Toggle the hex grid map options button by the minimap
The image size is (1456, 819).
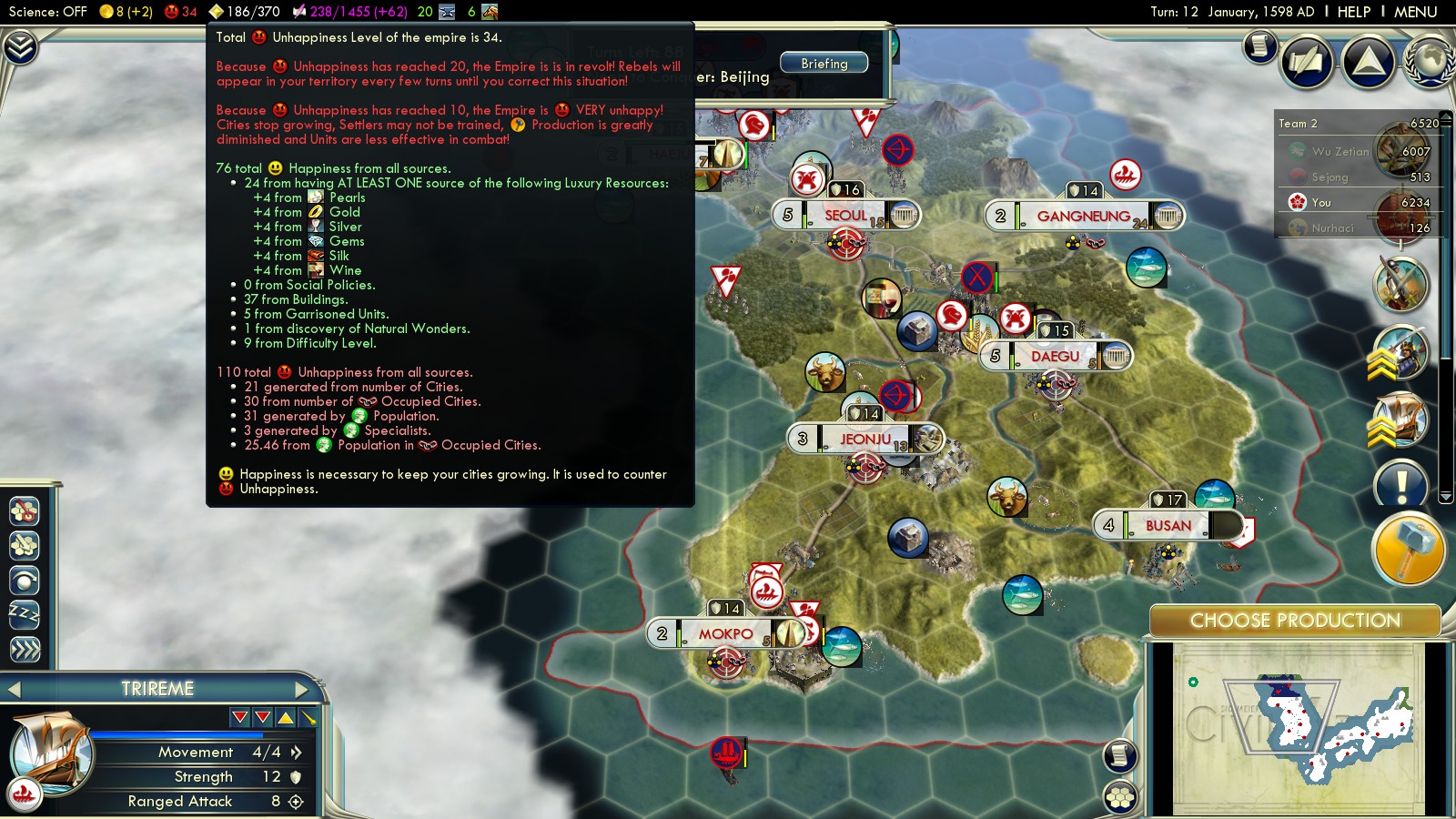(1120, 797)
